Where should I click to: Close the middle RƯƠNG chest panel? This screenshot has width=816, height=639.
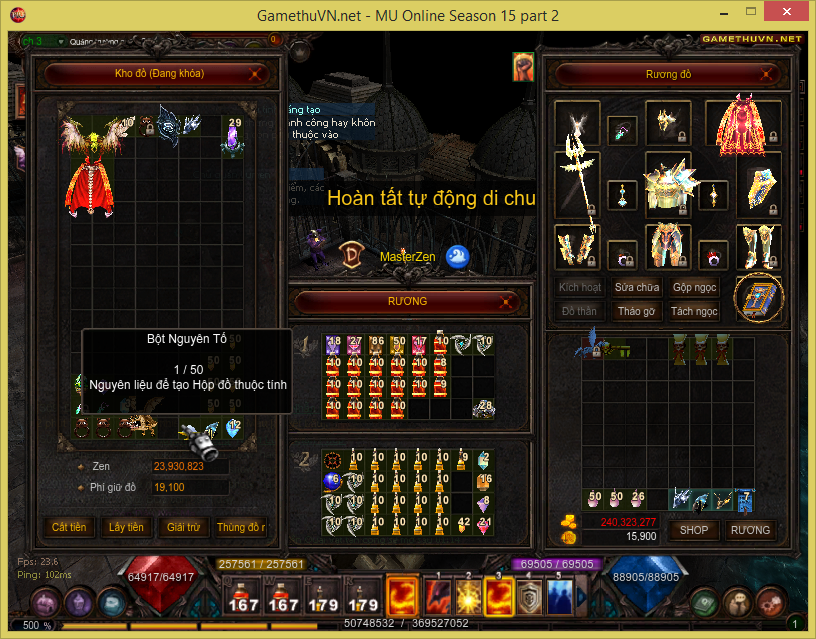[511, 301]
